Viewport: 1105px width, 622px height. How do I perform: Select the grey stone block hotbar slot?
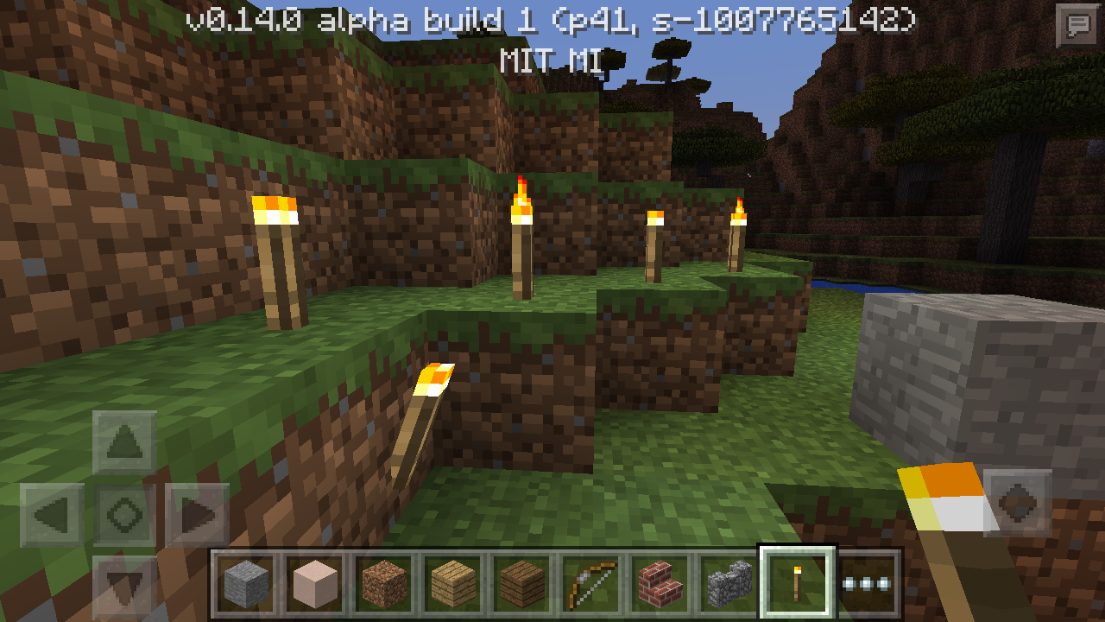pos(244,583)
